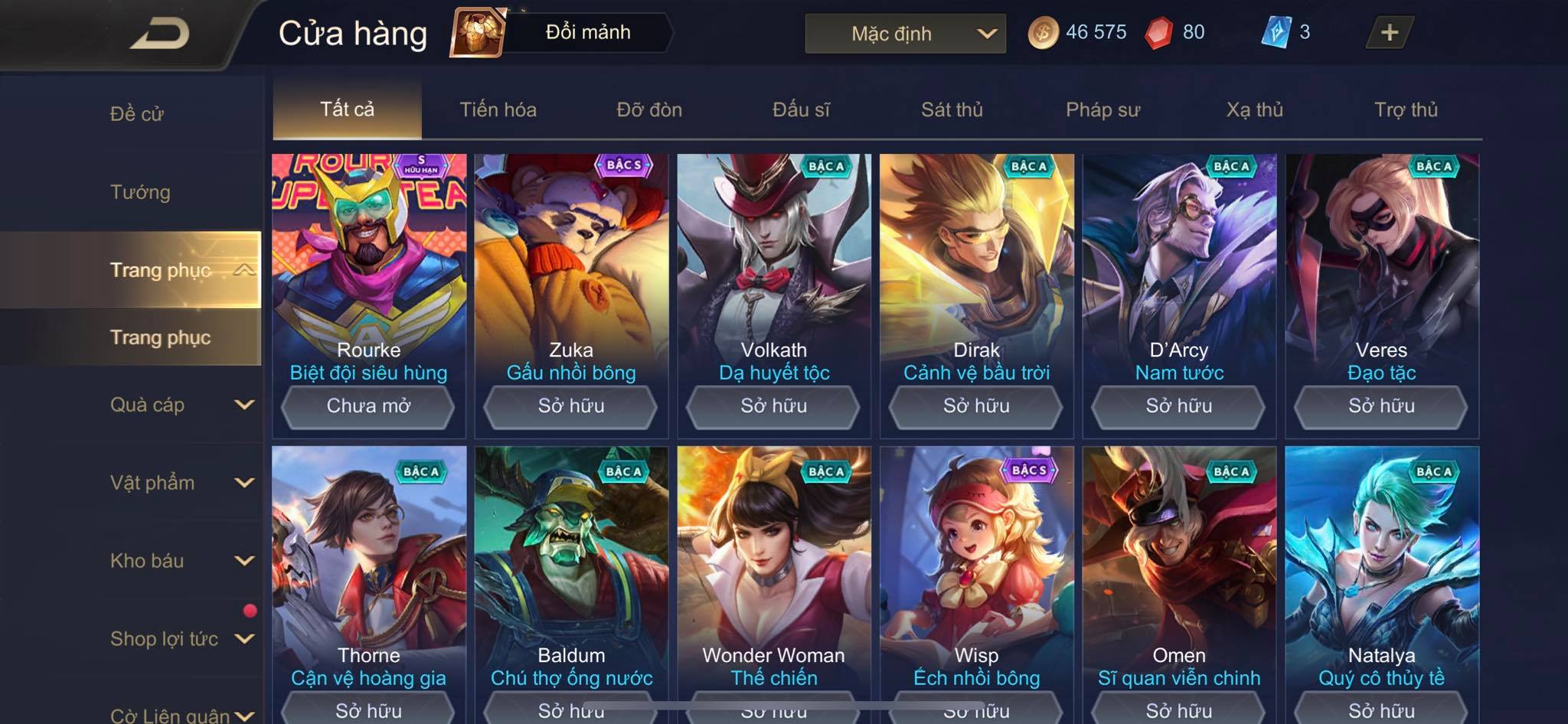Expand the Vật phẩm category
Viewport: 1568px width, 724px height.
180,483
